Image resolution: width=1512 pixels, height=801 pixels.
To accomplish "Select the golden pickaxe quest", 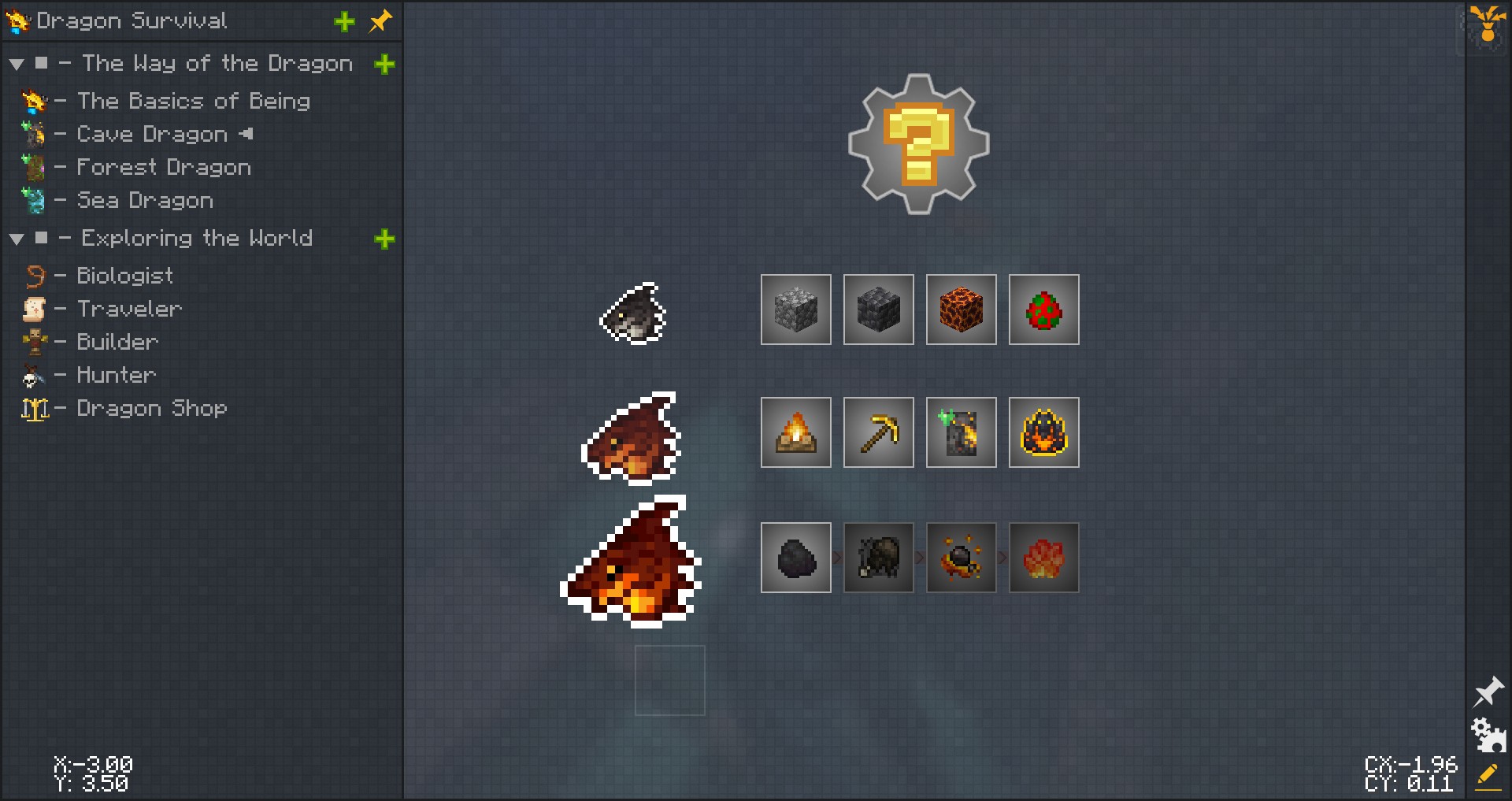I will [x=878, y=432].
